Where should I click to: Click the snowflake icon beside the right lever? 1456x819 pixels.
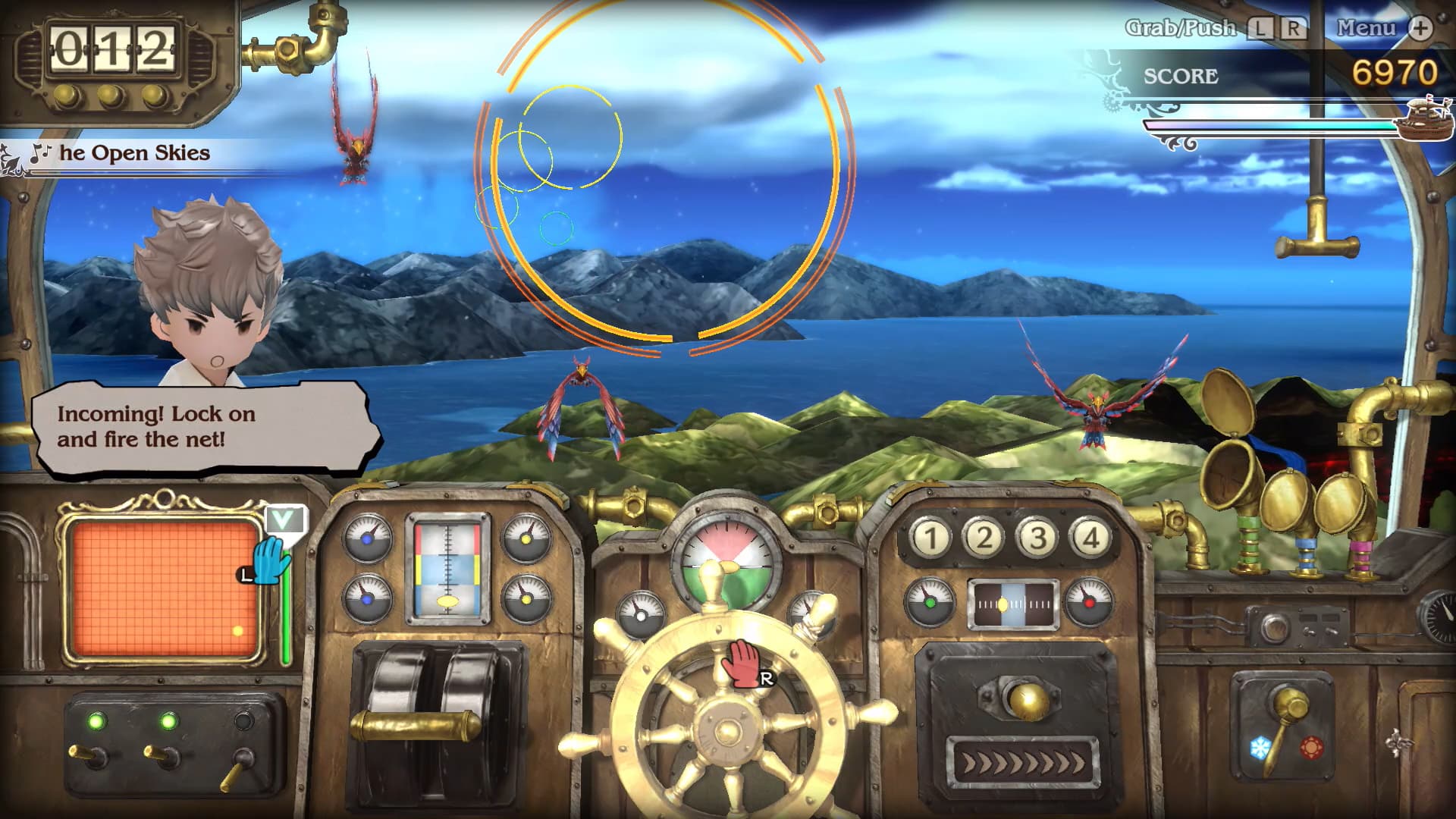(1260, 746)
